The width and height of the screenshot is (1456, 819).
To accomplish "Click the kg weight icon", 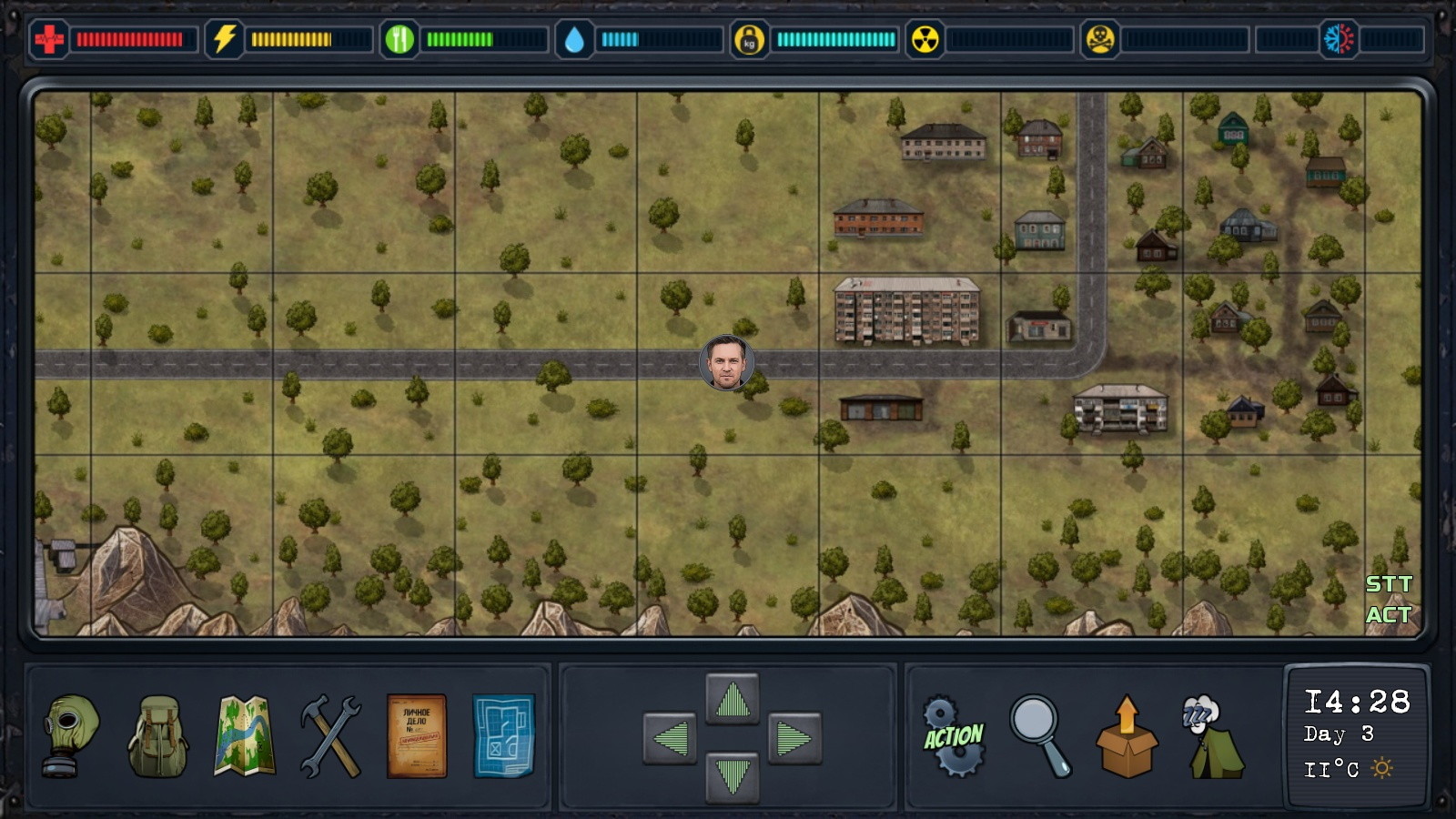I will pos(749,39).
